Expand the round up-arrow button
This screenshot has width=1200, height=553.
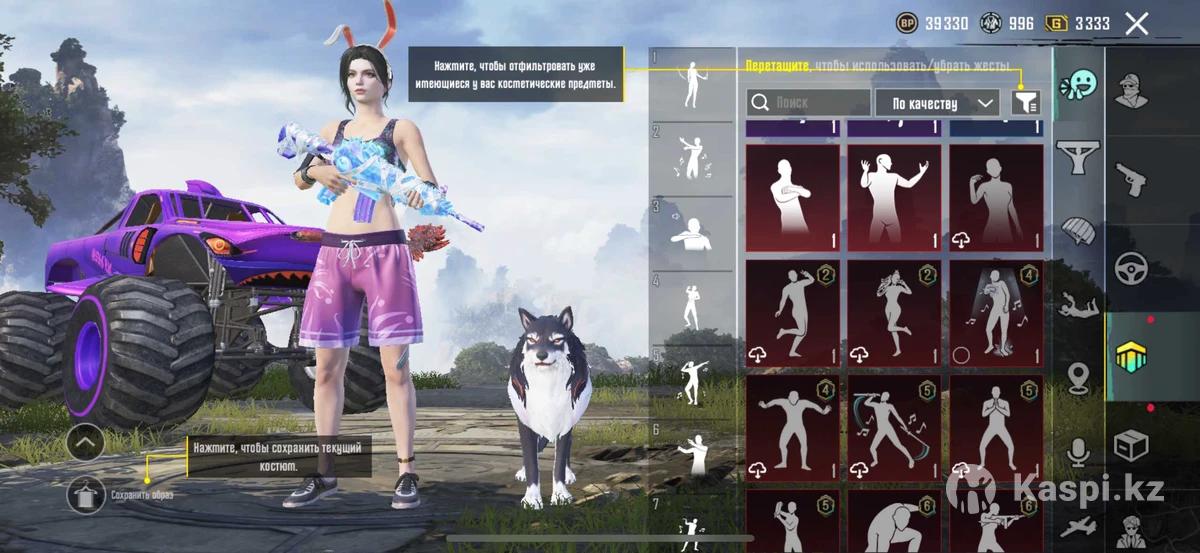click(x=87, y=441)
